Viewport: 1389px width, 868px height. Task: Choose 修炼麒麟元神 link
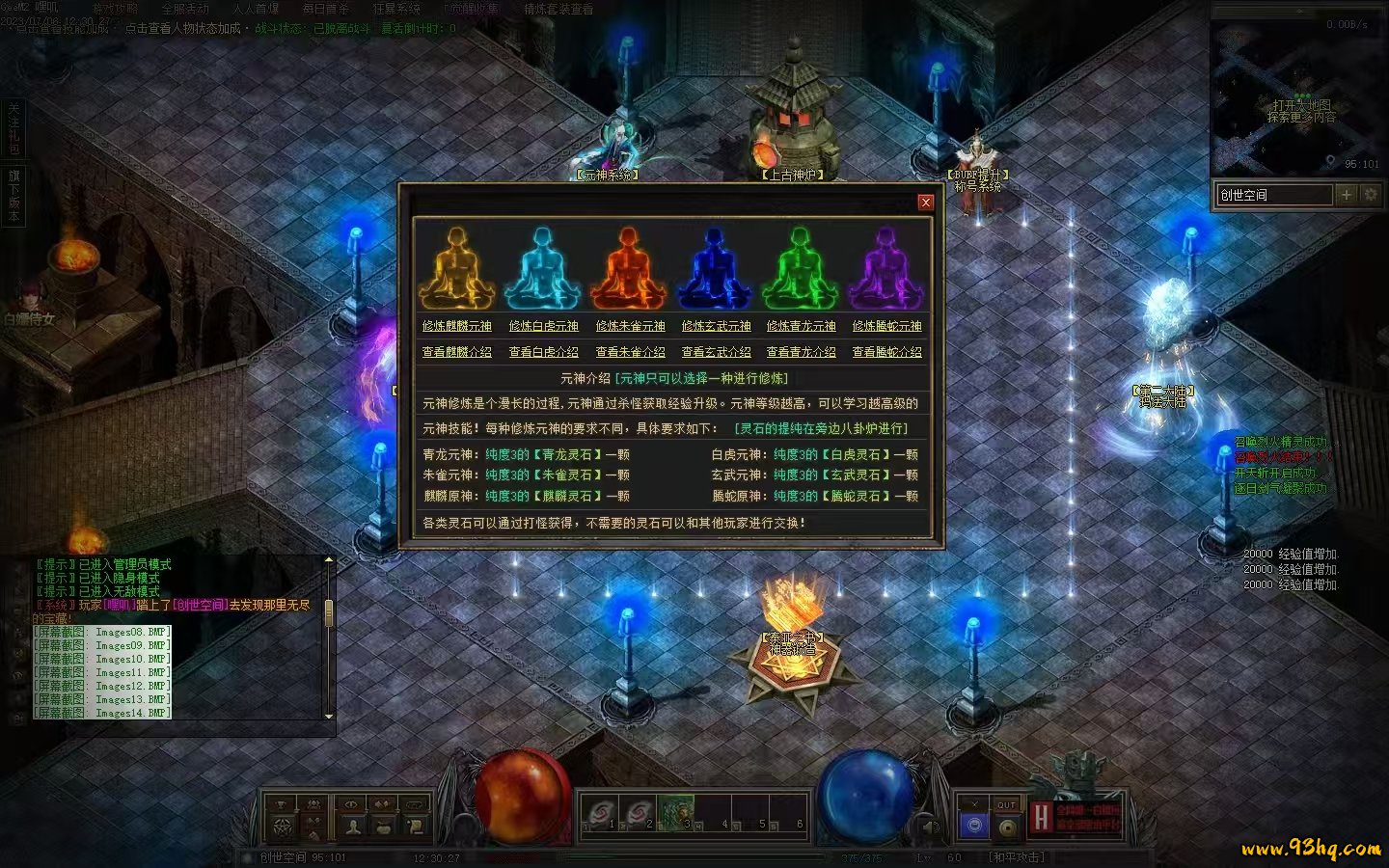[456, 326]
